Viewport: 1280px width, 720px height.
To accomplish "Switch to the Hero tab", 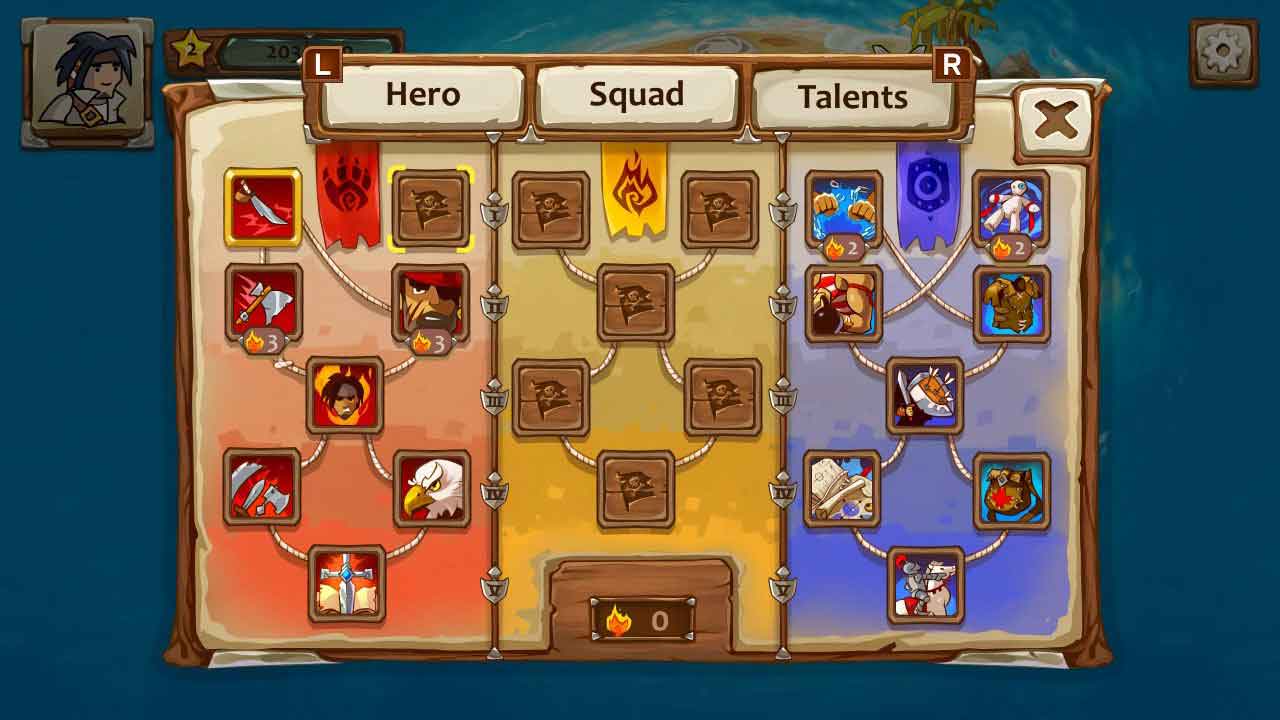I will [x=423, y=95].
